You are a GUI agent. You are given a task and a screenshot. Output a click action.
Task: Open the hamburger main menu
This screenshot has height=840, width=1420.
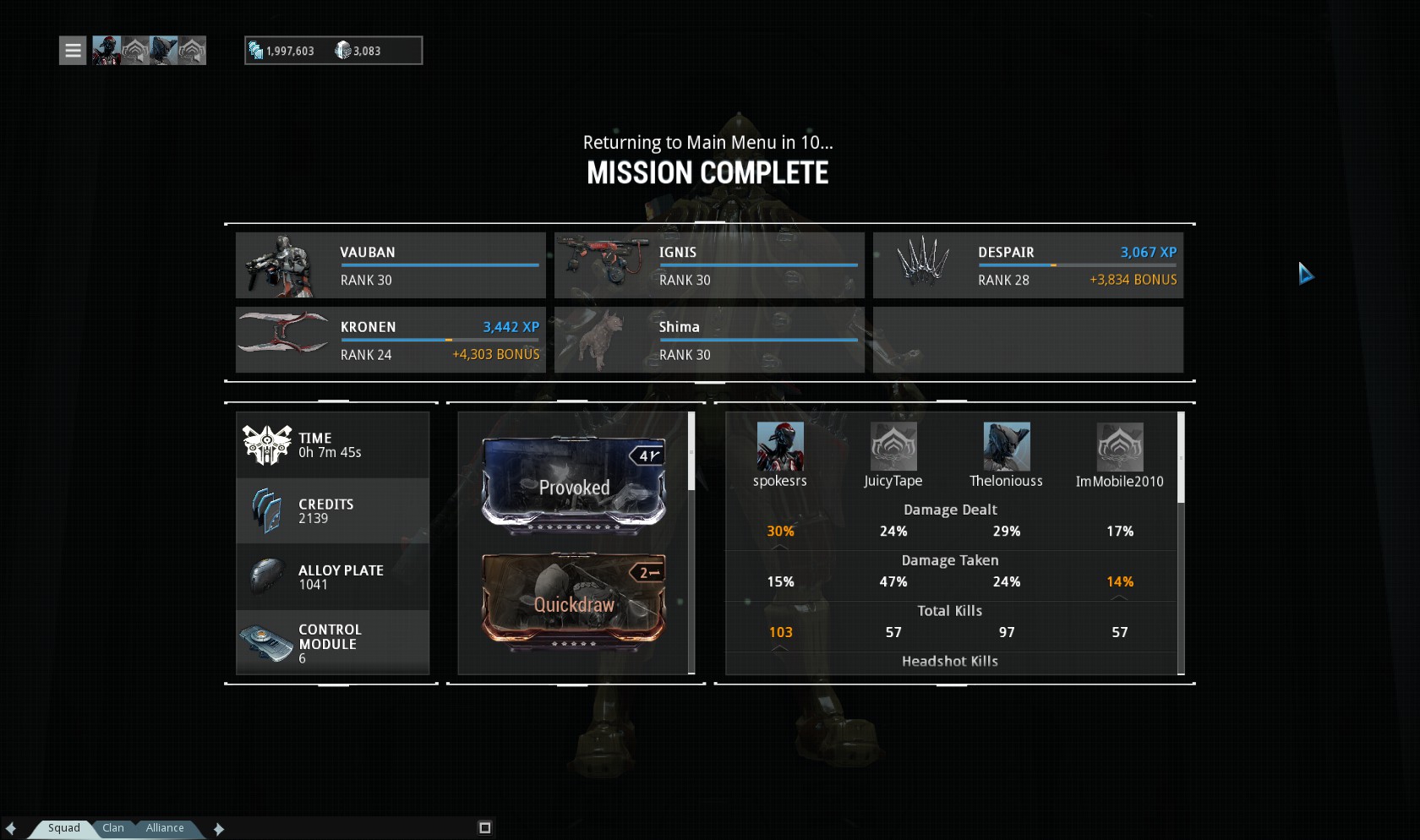[73, 51]
